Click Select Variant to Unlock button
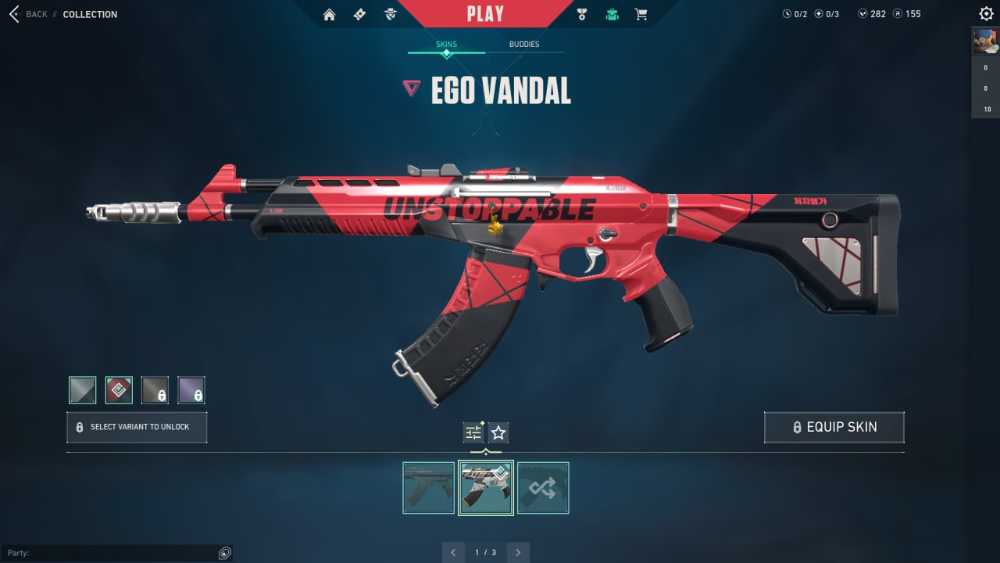 [137, 427]
